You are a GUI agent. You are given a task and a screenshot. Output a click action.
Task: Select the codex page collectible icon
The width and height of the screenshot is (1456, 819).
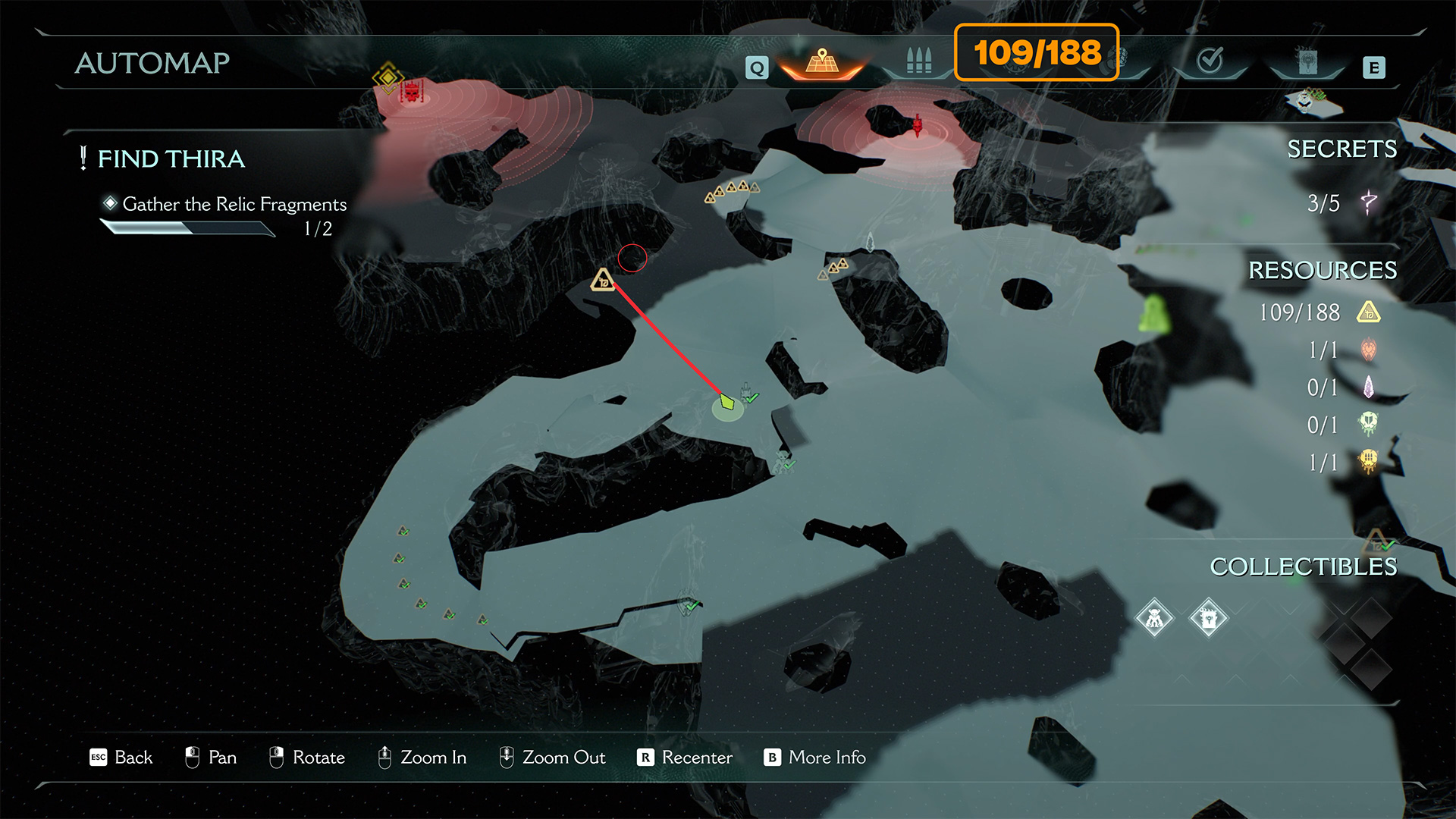[x=1208, y=618]
